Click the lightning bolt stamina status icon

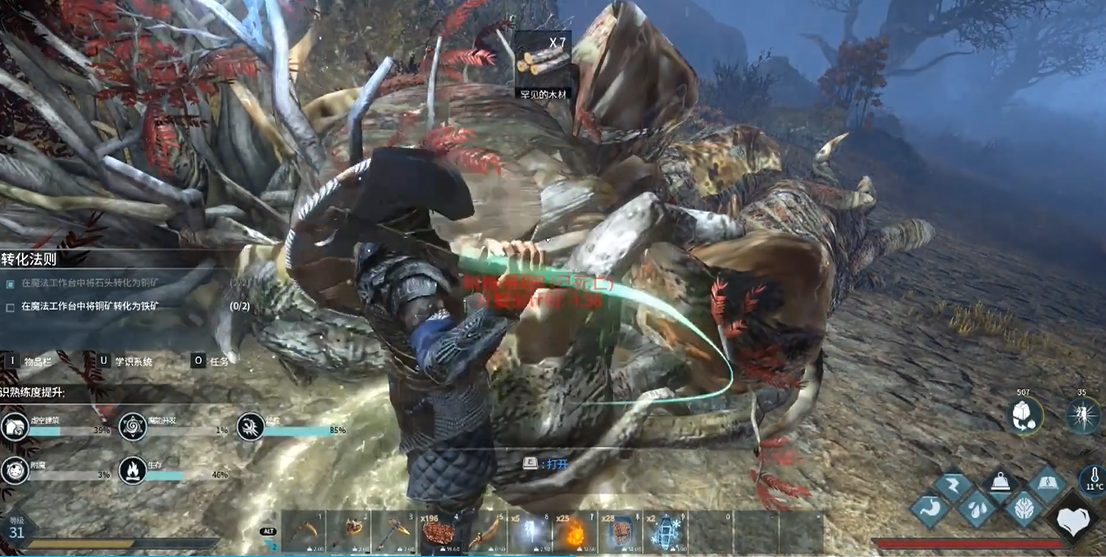coord(953,486)
